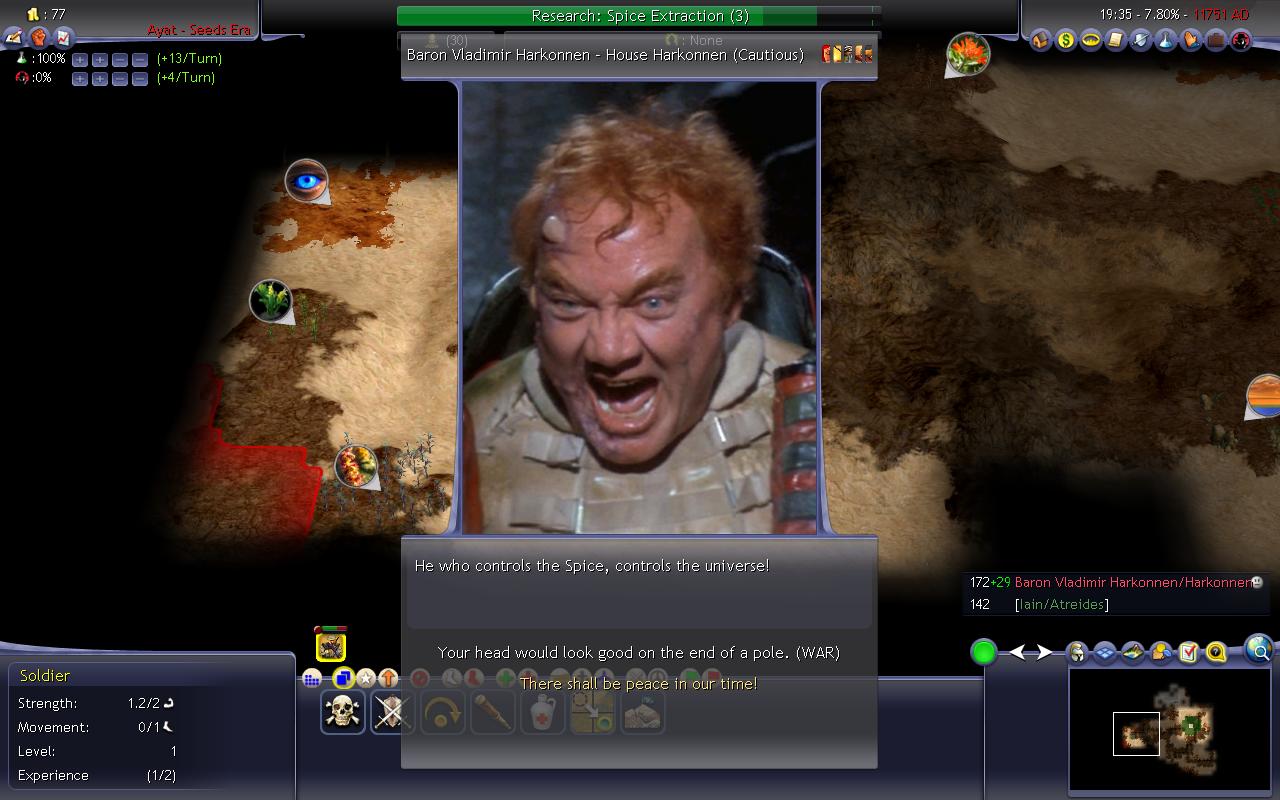The width and height of the screenshot is (1280, 800).
Task: Open the Civilopedia question-bubble icon
Action: 1215,652
